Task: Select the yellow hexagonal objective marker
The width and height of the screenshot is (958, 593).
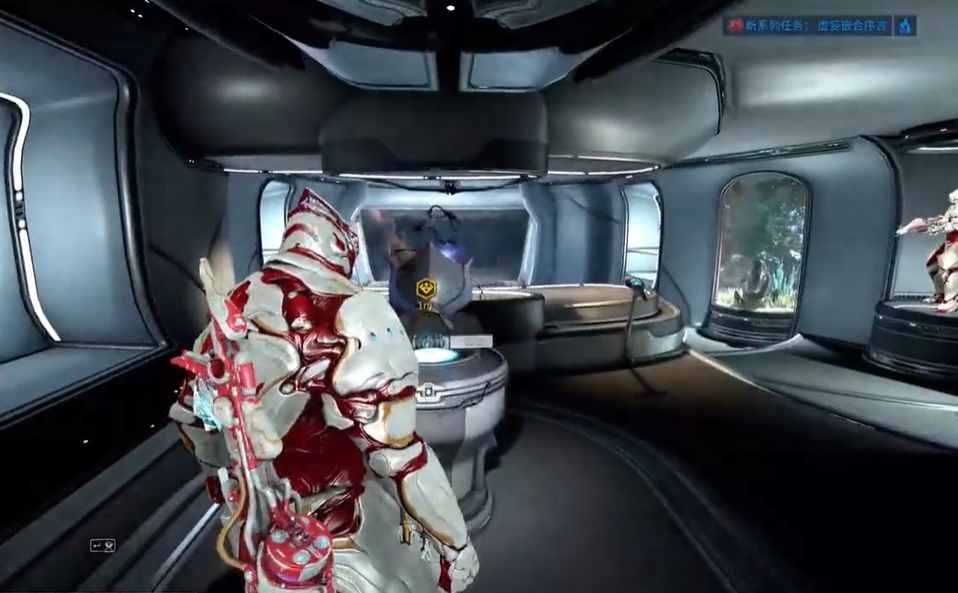Action: click(x=427, y=289)
